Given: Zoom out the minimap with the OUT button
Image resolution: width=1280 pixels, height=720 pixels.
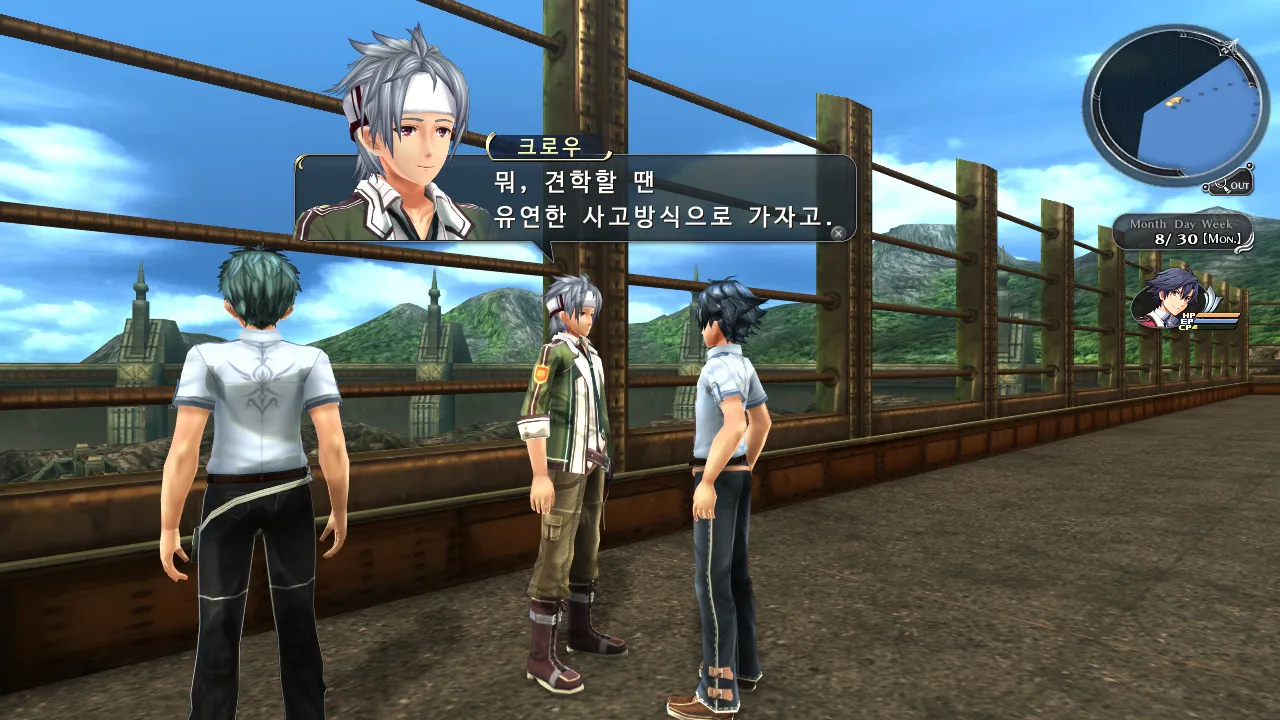Looking at the screenshot, I should coord(1229,184).
